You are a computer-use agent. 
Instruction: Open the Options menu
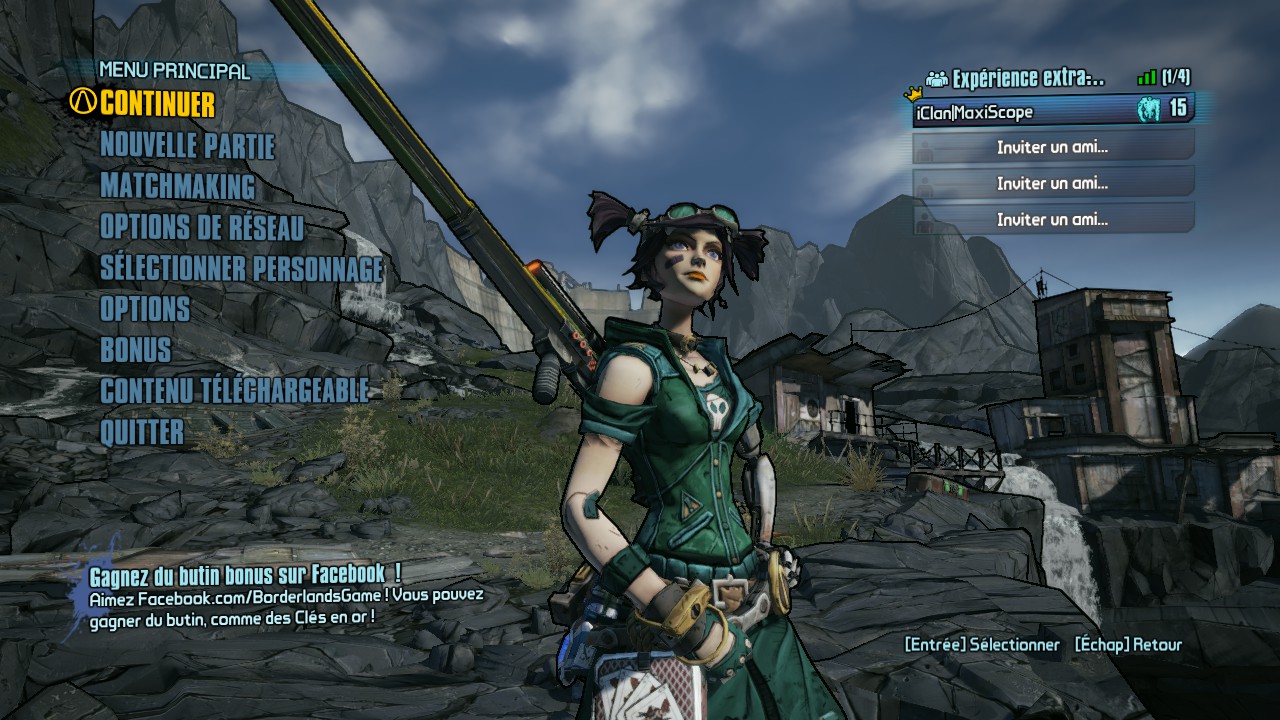click(x=145, y=309)
